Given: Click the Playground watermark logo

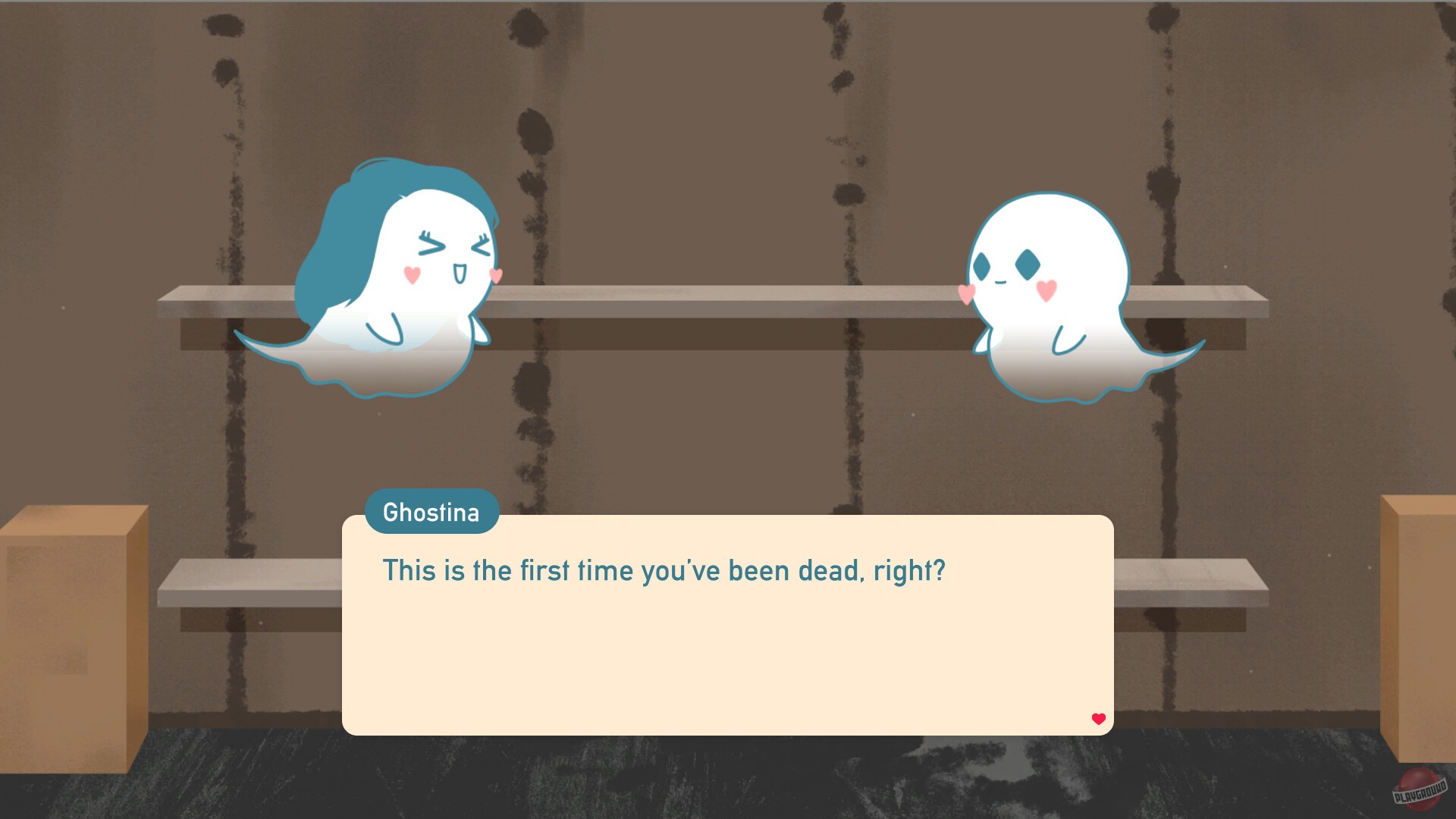Looking at the screenshot, I should tap(1421, 789).
